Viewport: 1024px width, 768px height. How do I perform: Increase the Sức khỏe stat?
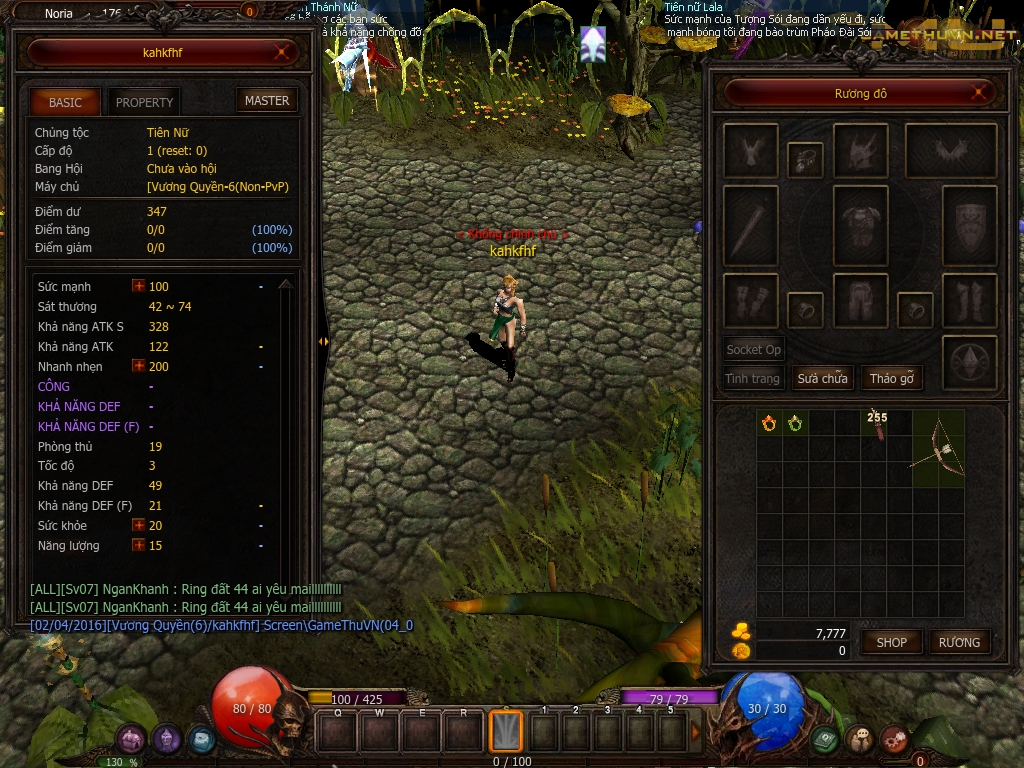click(x=139, y=525)
